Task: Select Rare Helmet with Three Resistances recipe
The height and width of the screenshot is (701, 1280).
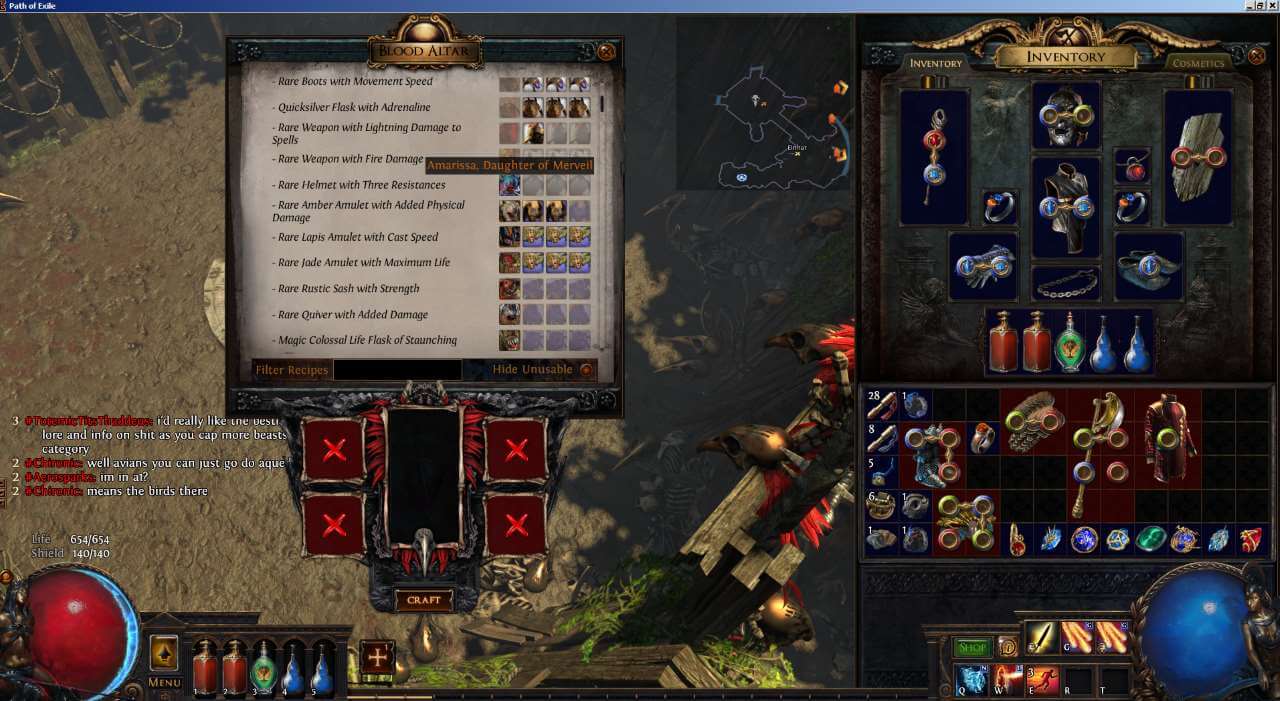Action: tap(361, 185)
